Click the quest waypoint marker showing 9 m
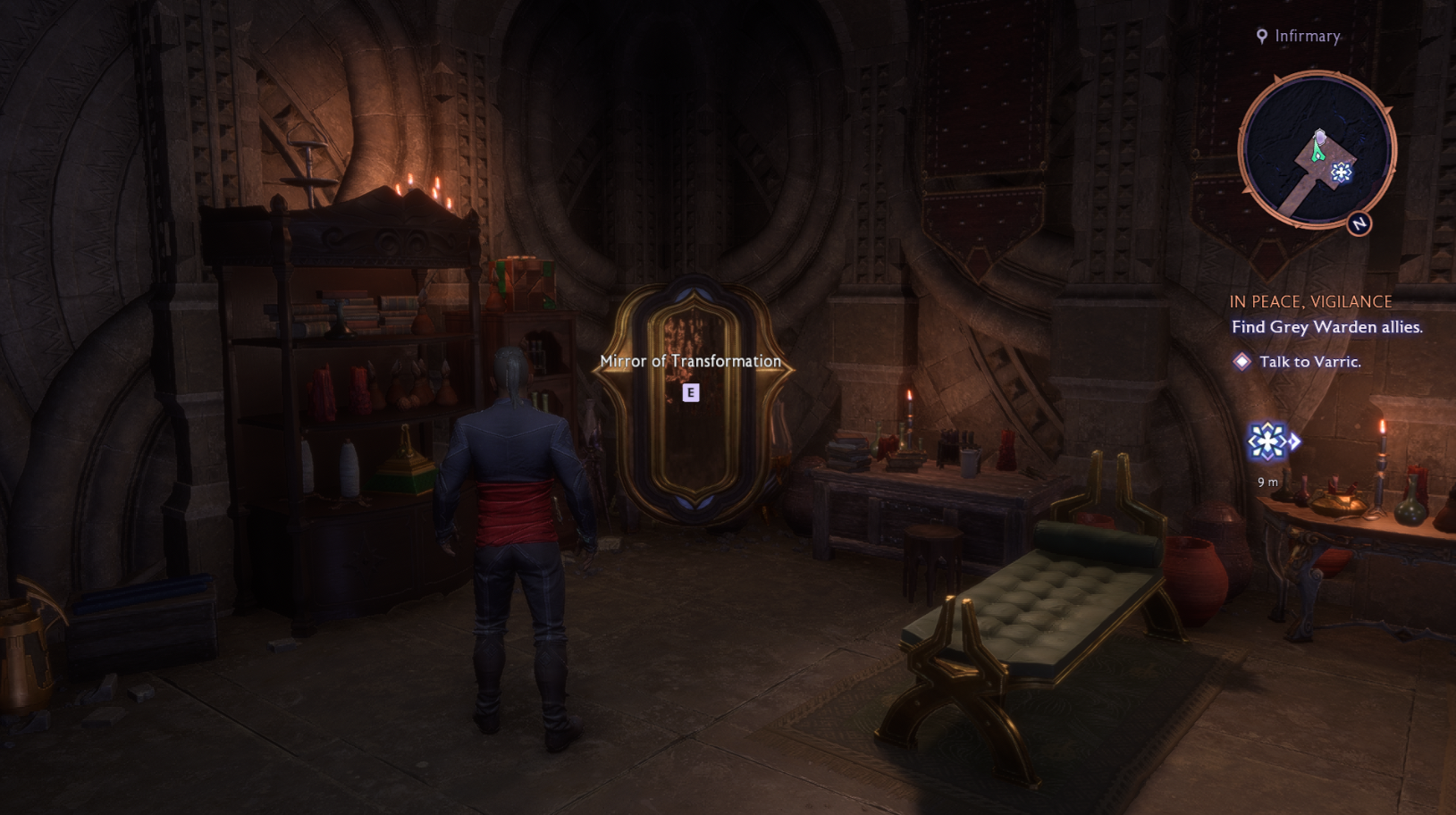 [1269, 441]
